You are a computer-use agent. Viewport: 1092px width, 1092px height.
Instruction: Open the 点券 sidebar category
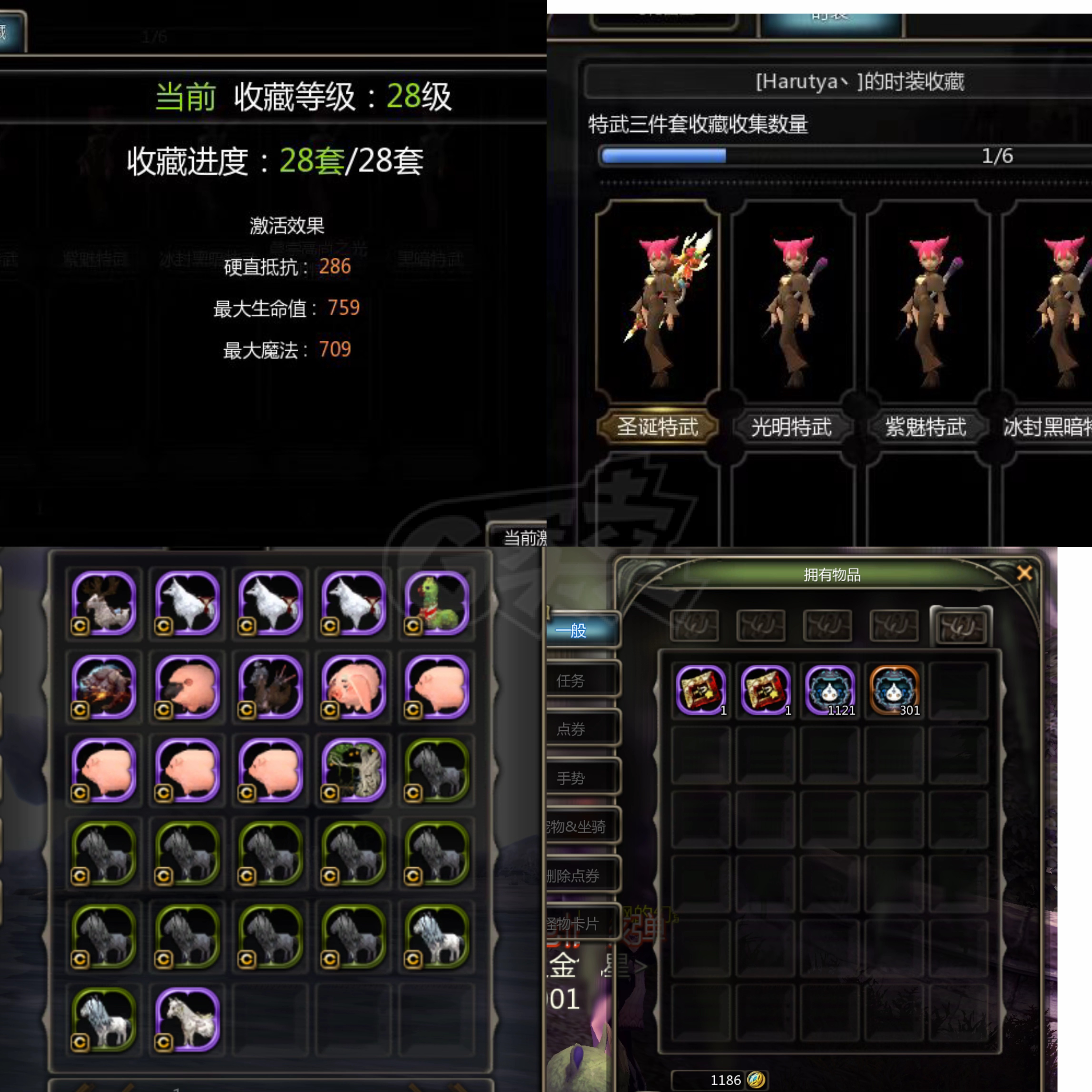tap(574, 729)
